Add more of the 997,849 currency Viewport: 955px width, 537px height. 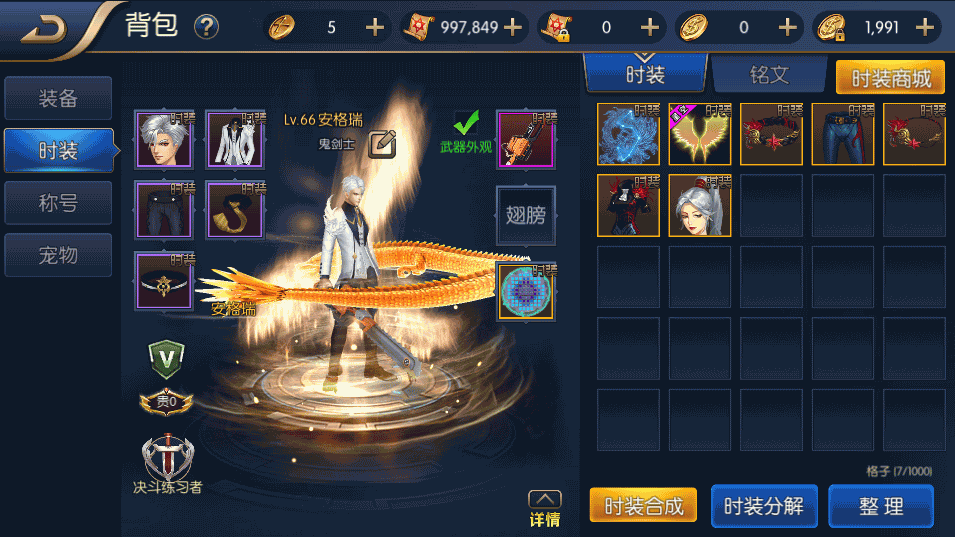[514, 27]
